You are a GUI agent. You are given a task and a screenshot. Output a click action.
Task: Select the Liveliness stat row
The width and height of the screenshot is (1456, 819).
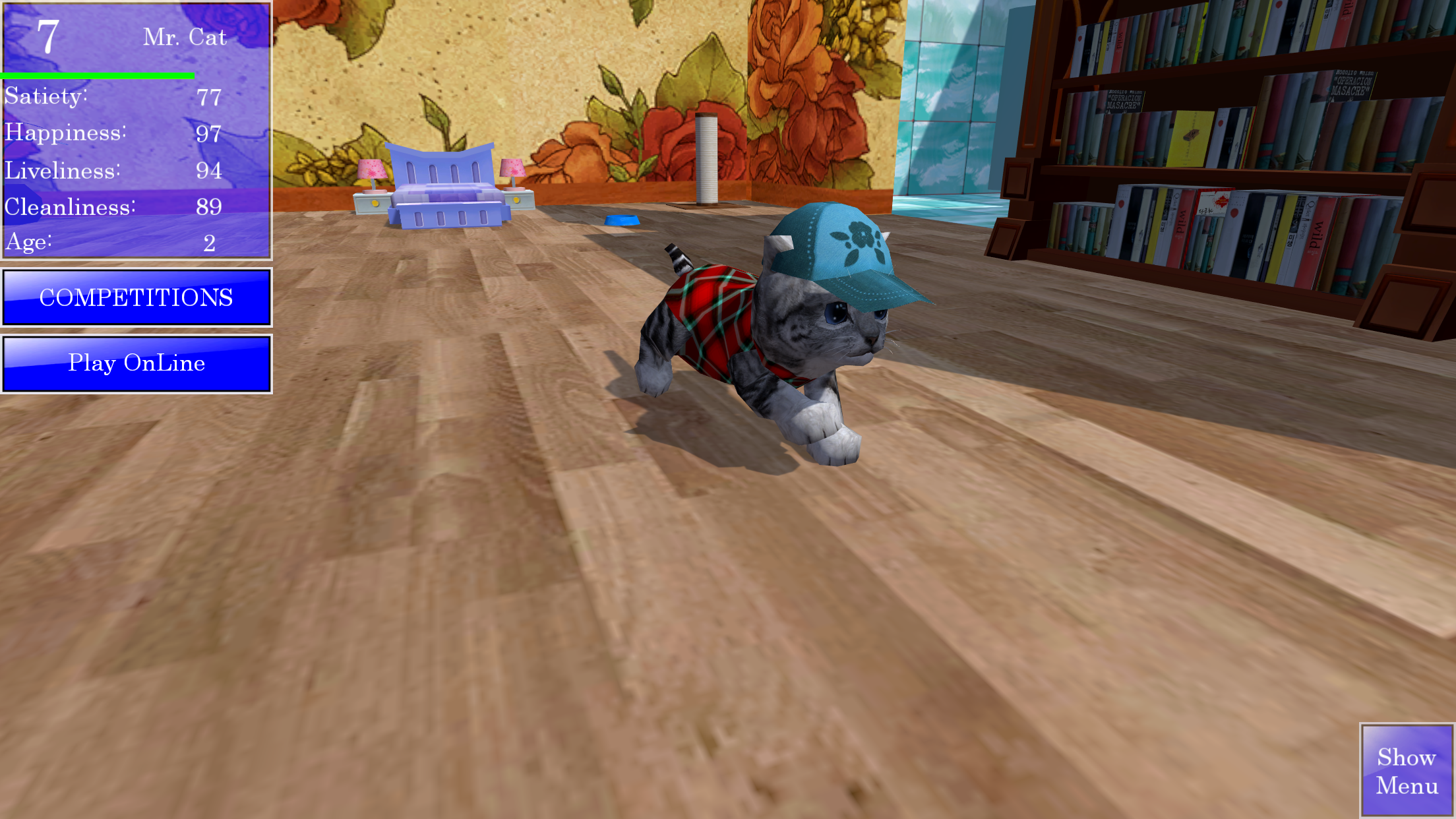coord(112,170)
